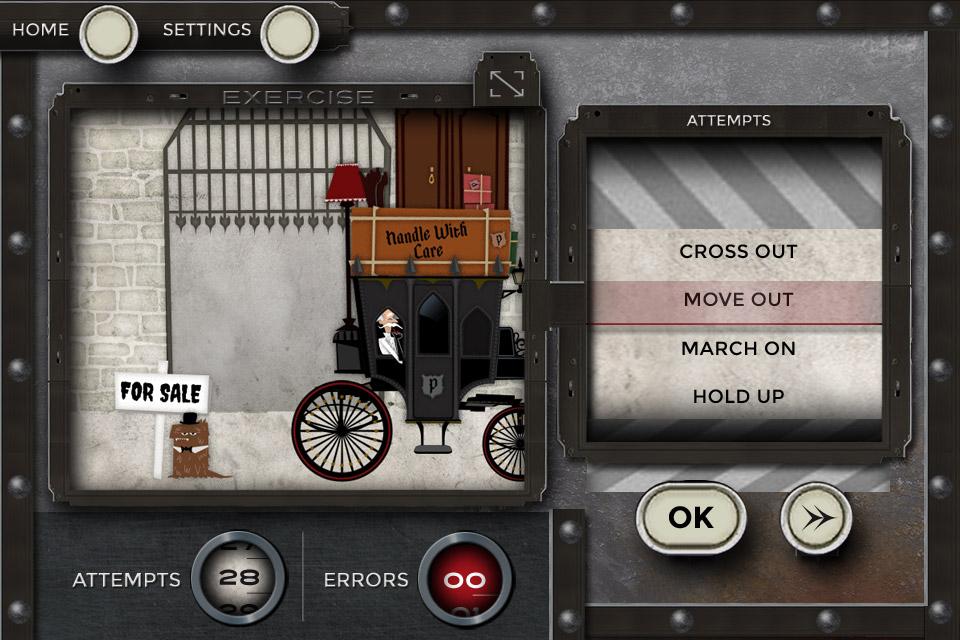The width and height of the screenshot is (960, 640).
Task: Confirm the answer with OK
Action: tap(691, 517)
